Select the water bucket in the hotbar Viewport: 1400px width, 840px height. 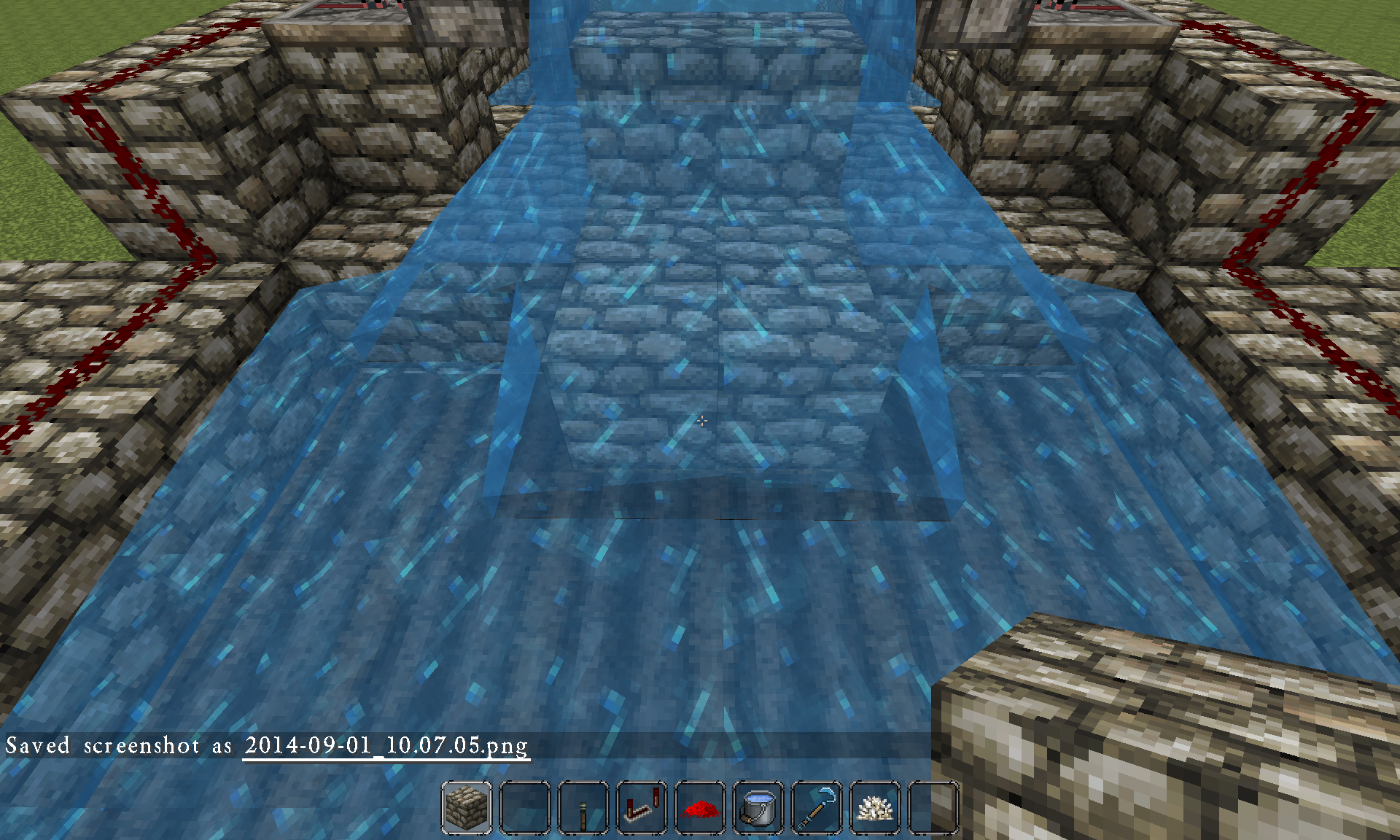coord(757,809)
